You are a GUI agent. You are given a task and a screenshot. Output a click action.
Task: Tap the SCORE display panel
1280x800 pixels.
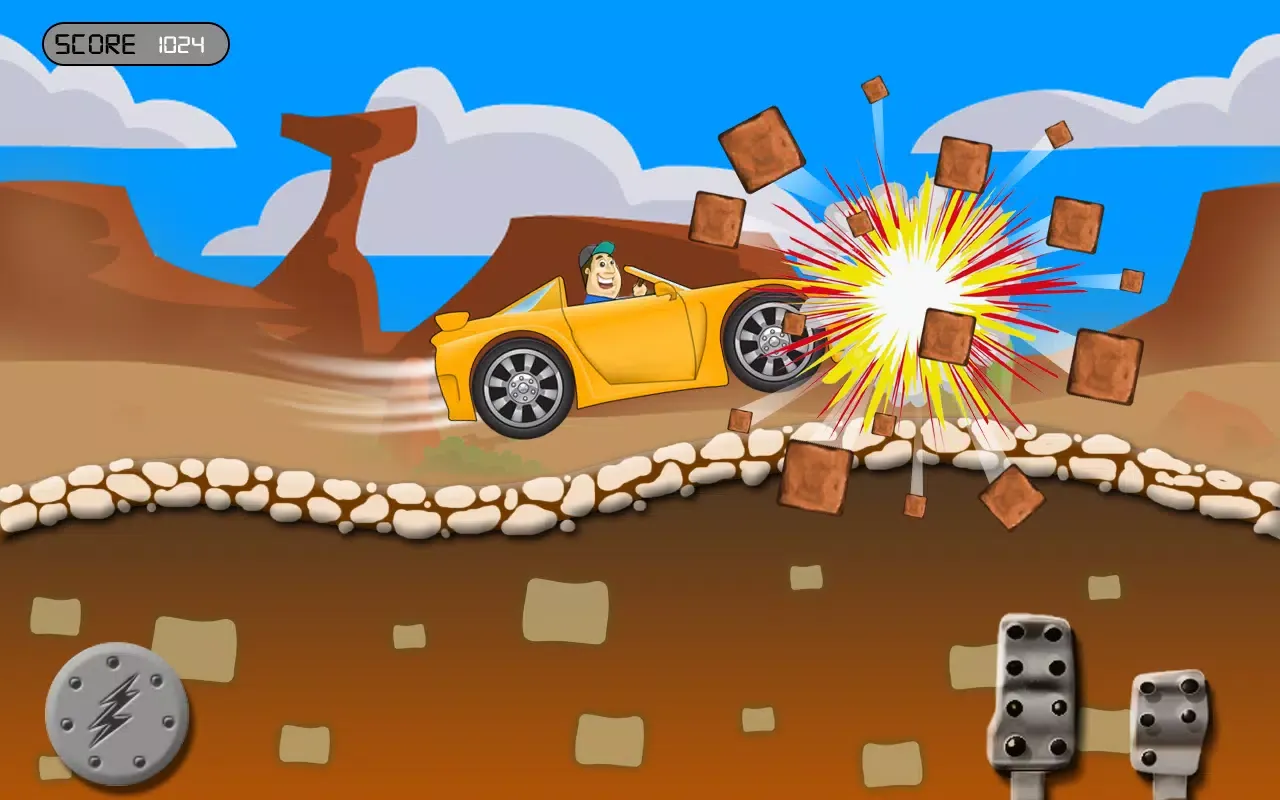pos(135,43)
